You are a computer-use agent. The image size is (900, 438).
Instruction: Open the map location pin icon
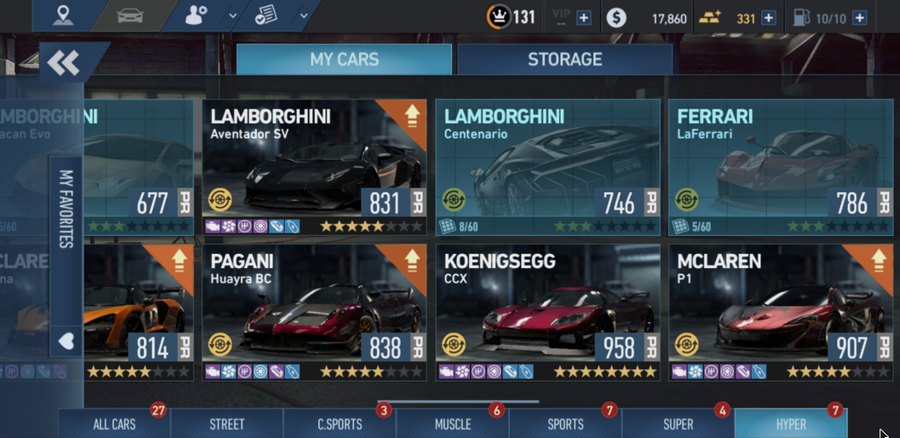65,16
